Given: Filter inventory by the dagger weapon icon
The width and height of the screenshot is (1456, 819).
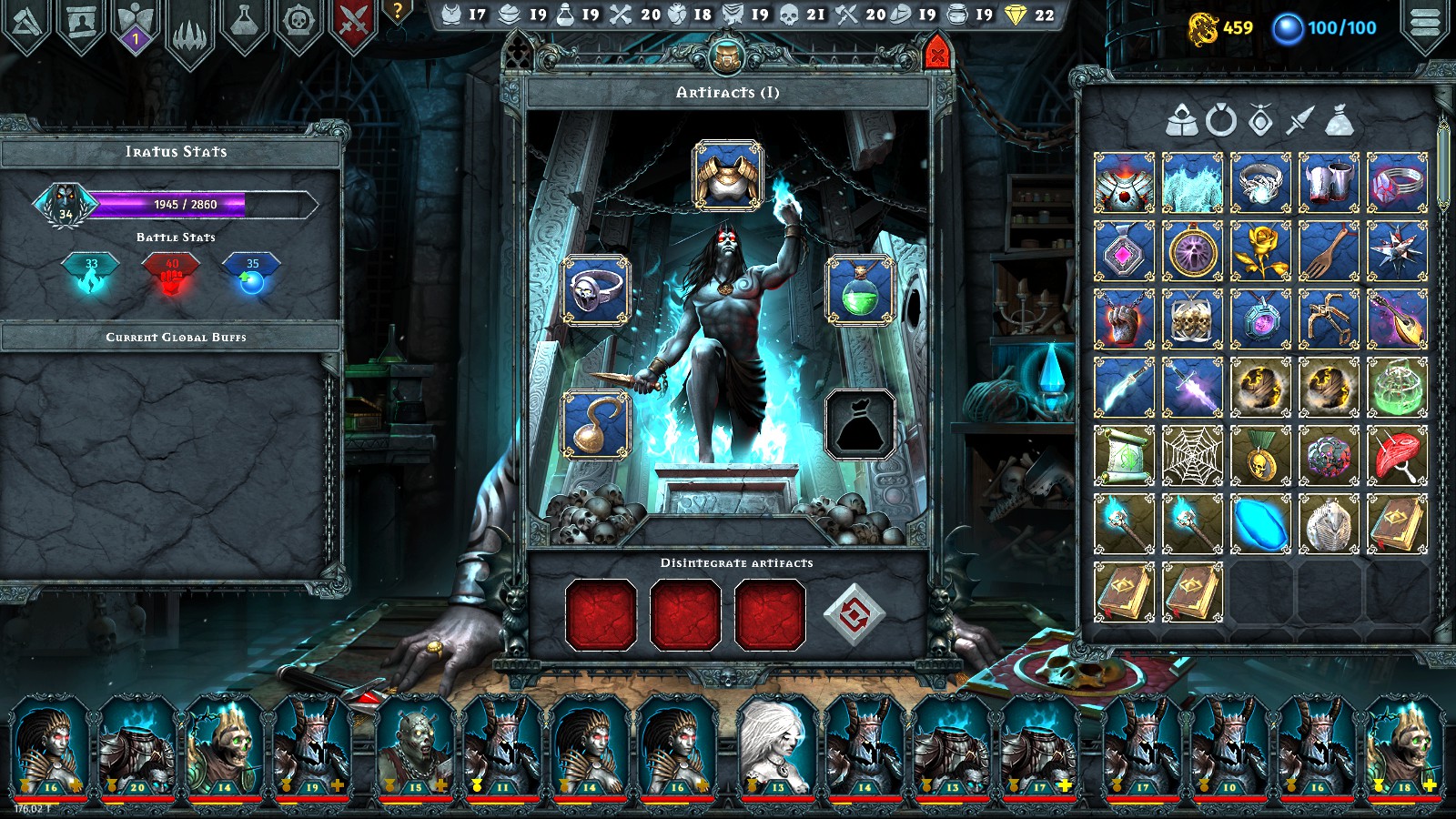Looking at the screenshot, I should coord(1298,118).
